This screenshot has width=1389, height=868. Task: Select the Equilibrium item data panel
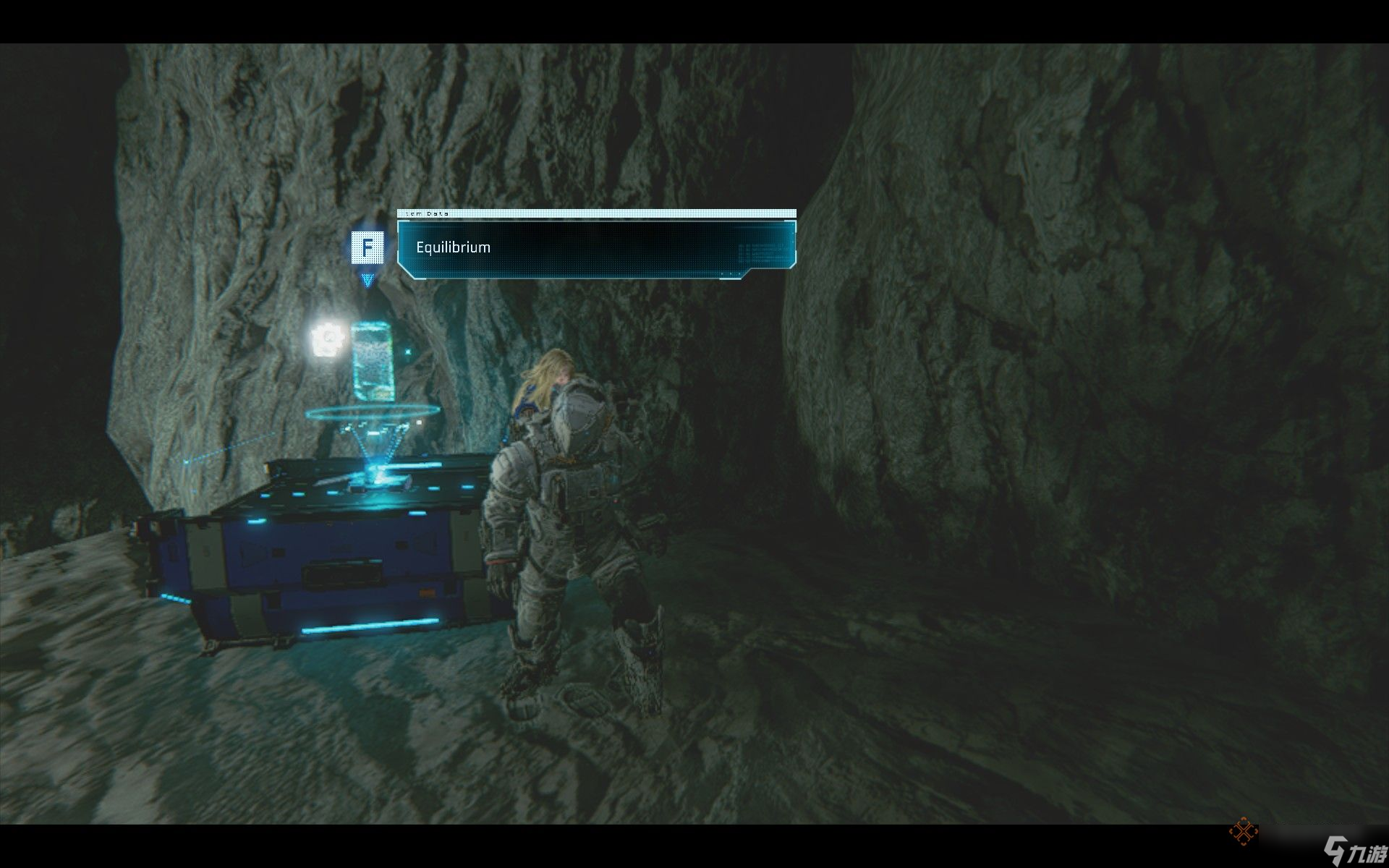pos(596,248)
